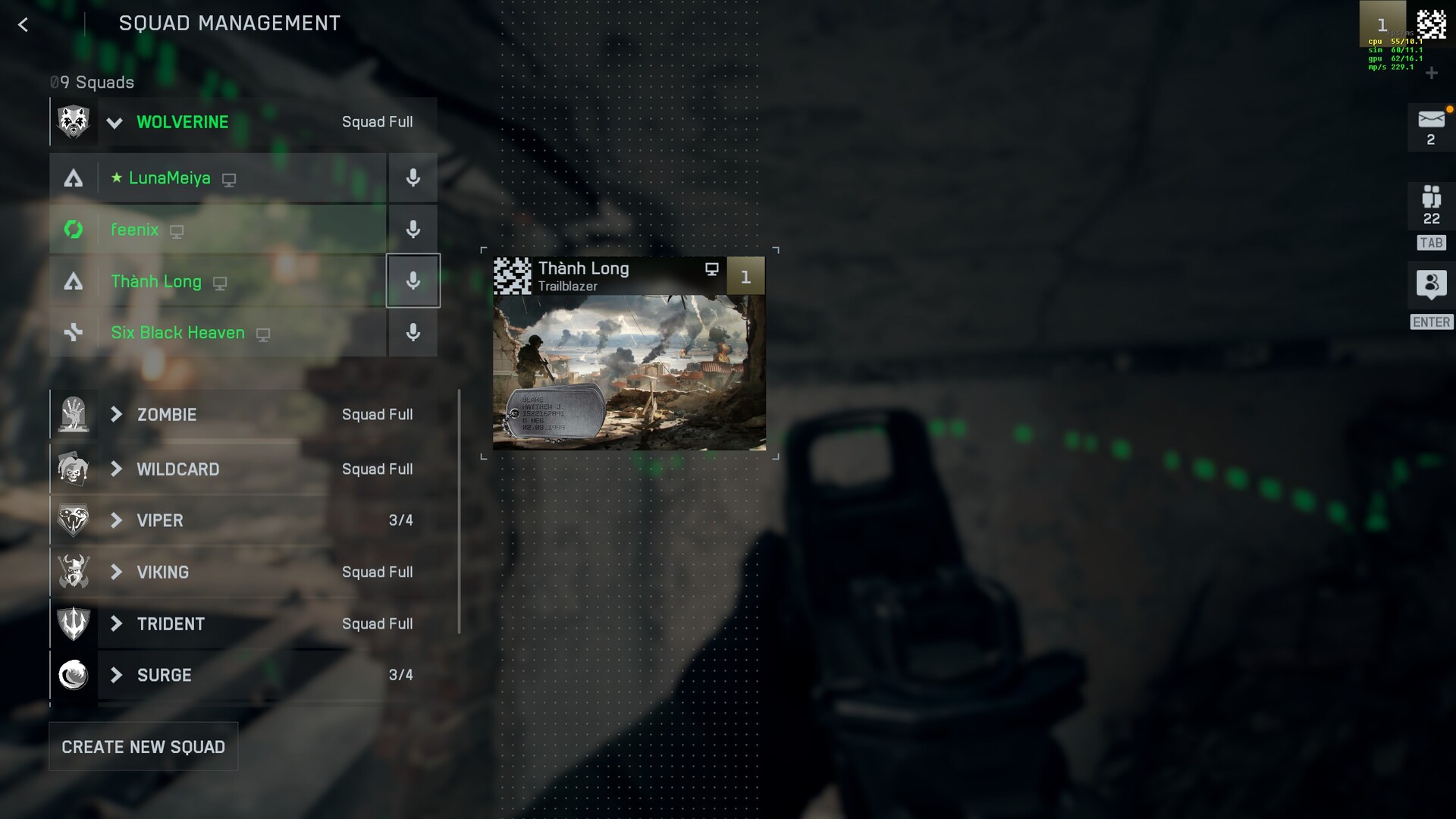Open the player list squad icon
This screenshot has width=1456, height=819.
[x=1431, y=199]
